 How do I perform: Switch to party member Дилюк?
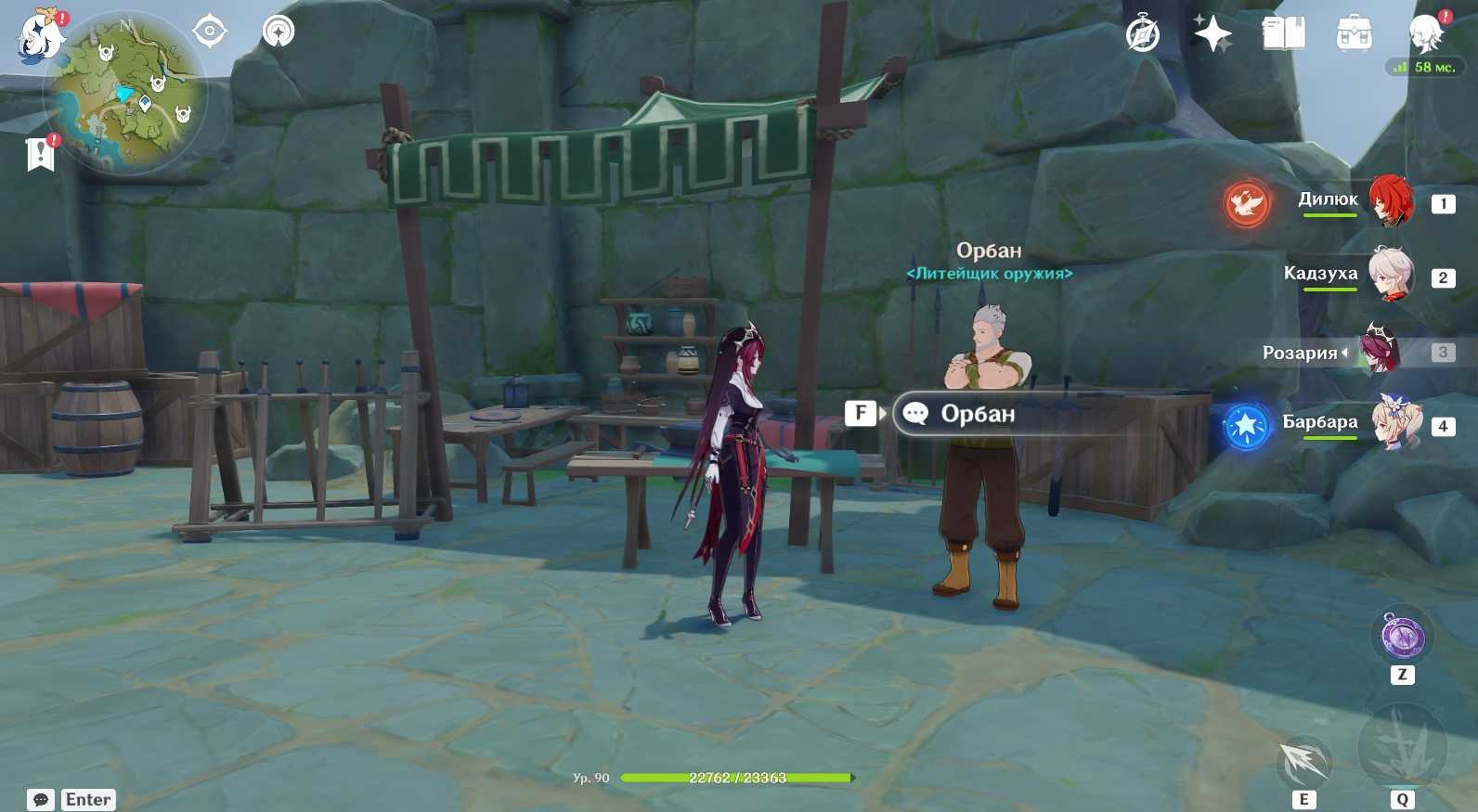(x=1390, y=200)
